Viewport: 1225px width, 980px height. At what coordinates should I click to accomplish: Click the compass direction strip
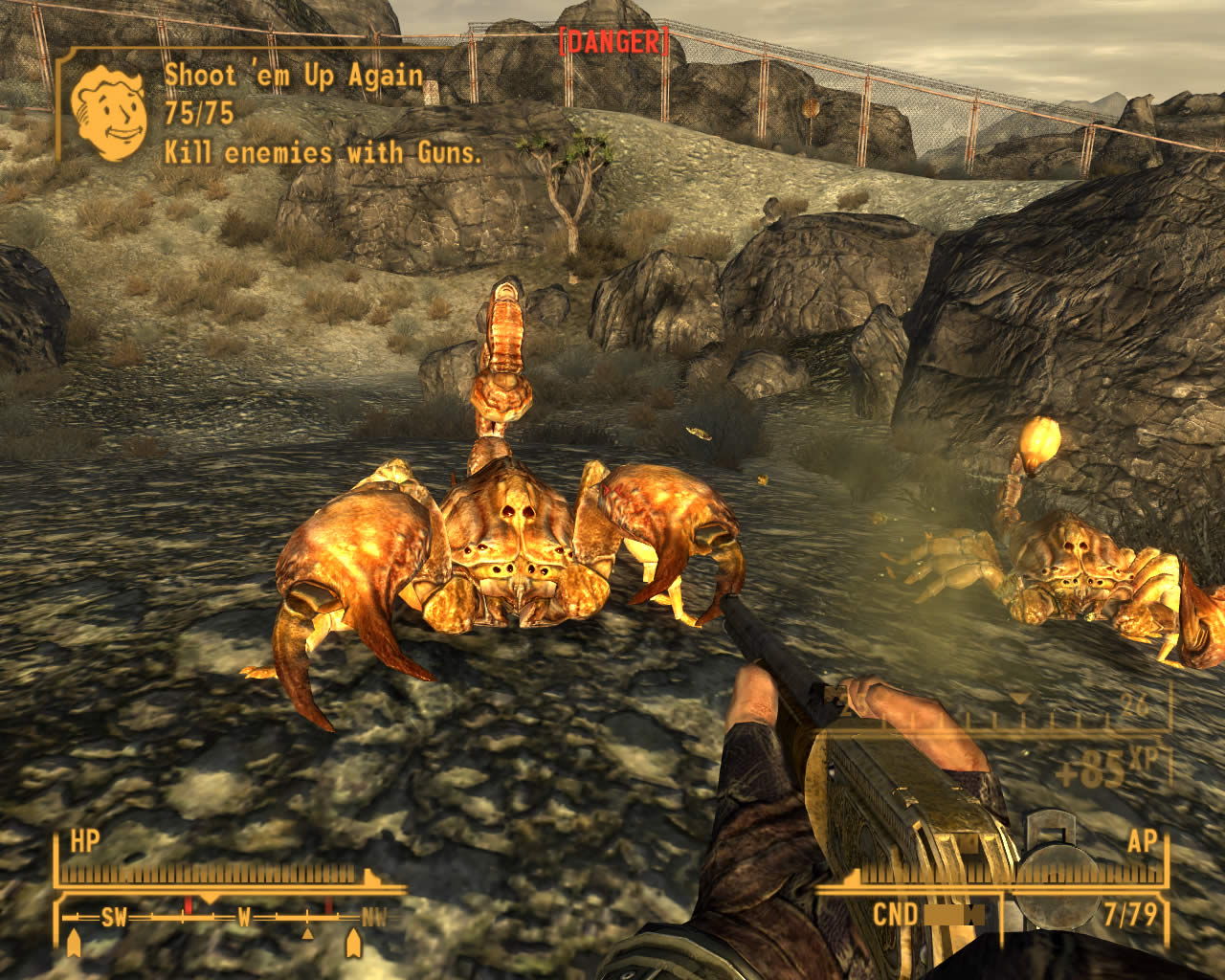[x=212, y=917]
